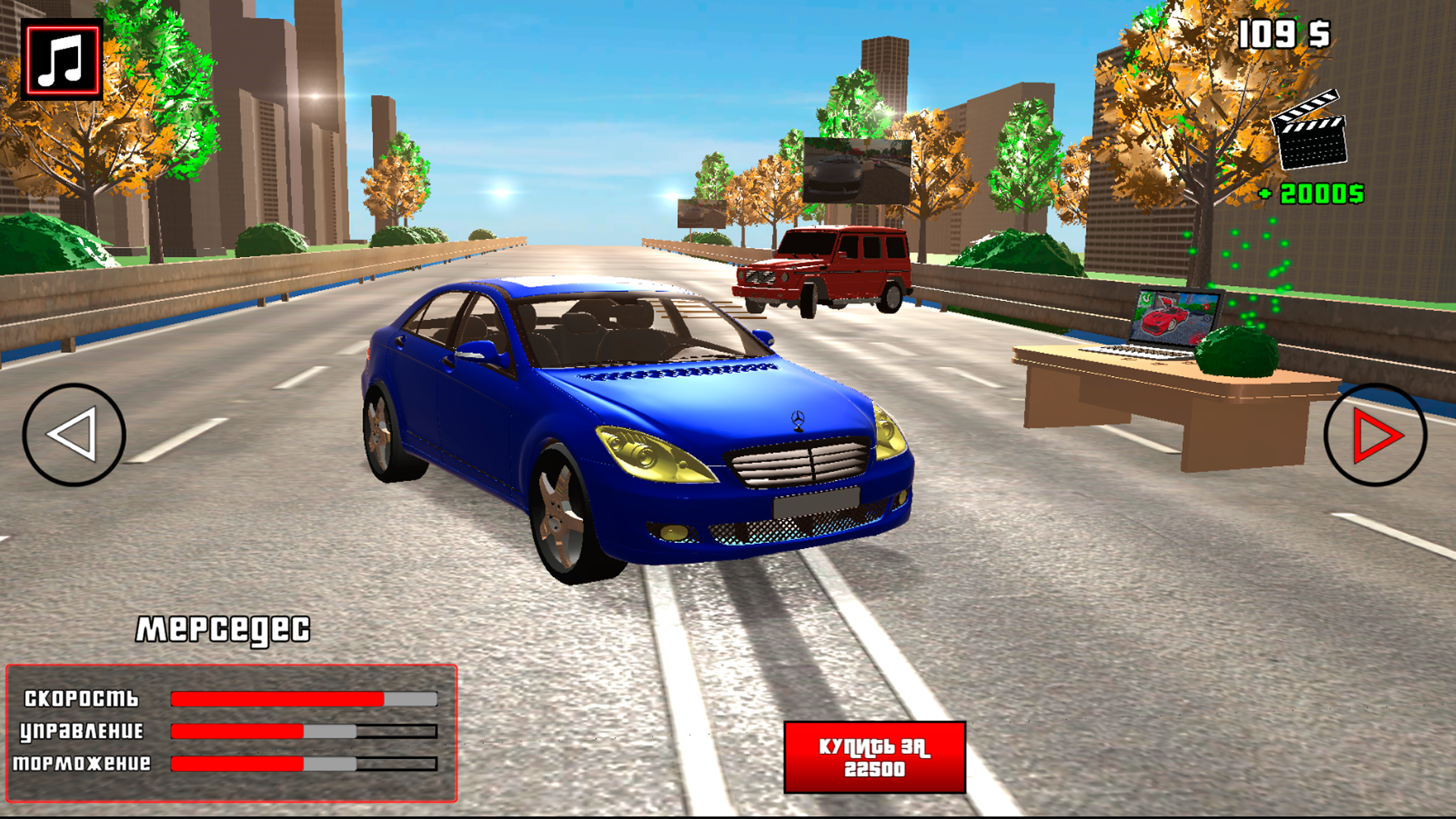Tap the Mercedes star emblem on the hood
The width and height of the screenshot is (1456, 819).
[797, 416]
